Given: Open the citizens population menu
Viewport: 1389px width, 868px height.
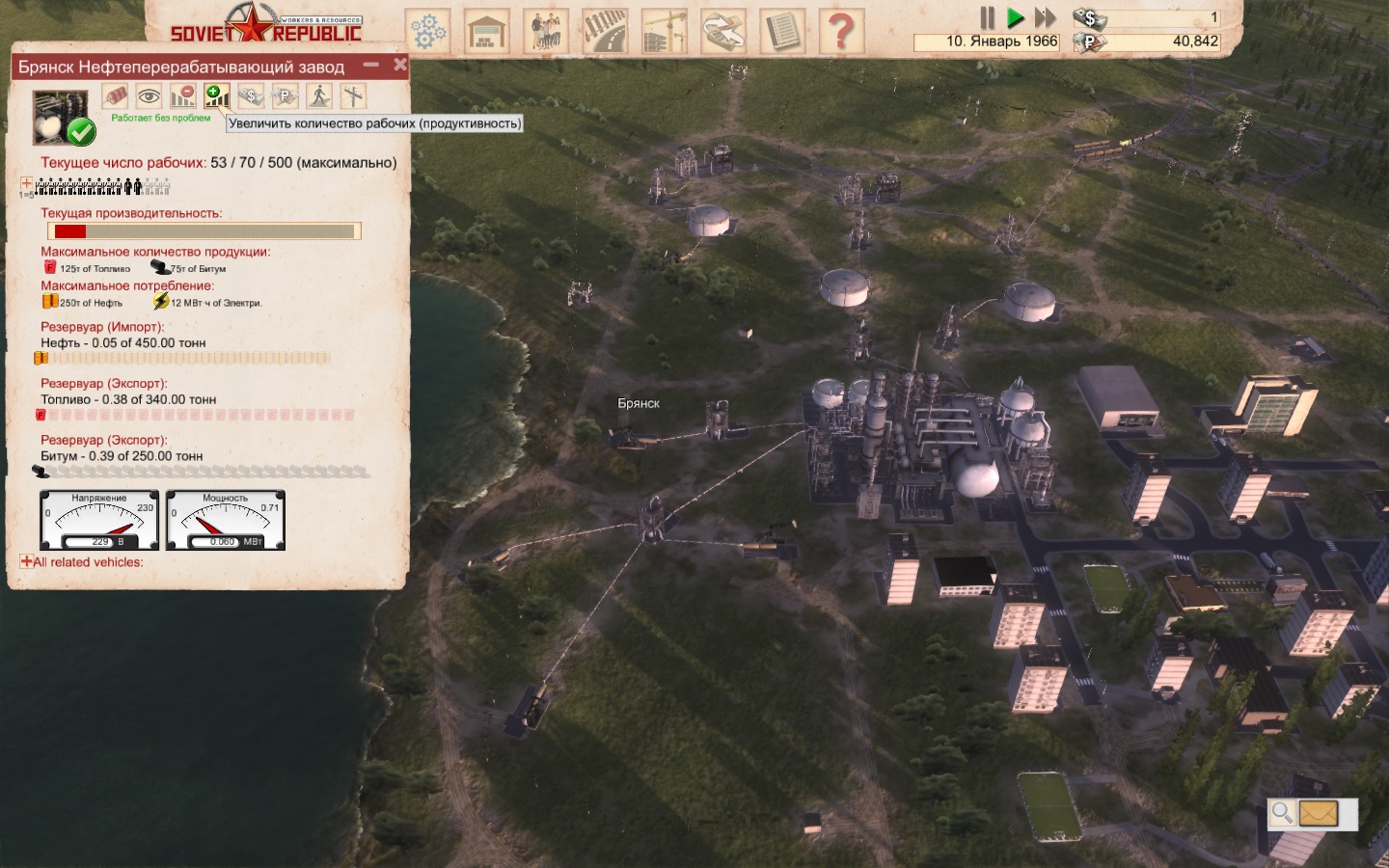Looking at the screenshot, I should tap(546, 32).
